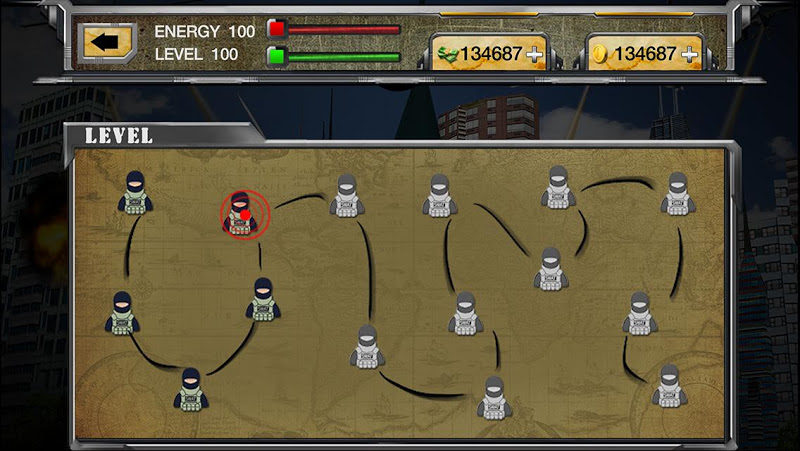Screen dimensions: 800x451
Task: Select the level soldier marked with red crosshair
Action: [241, 214]
